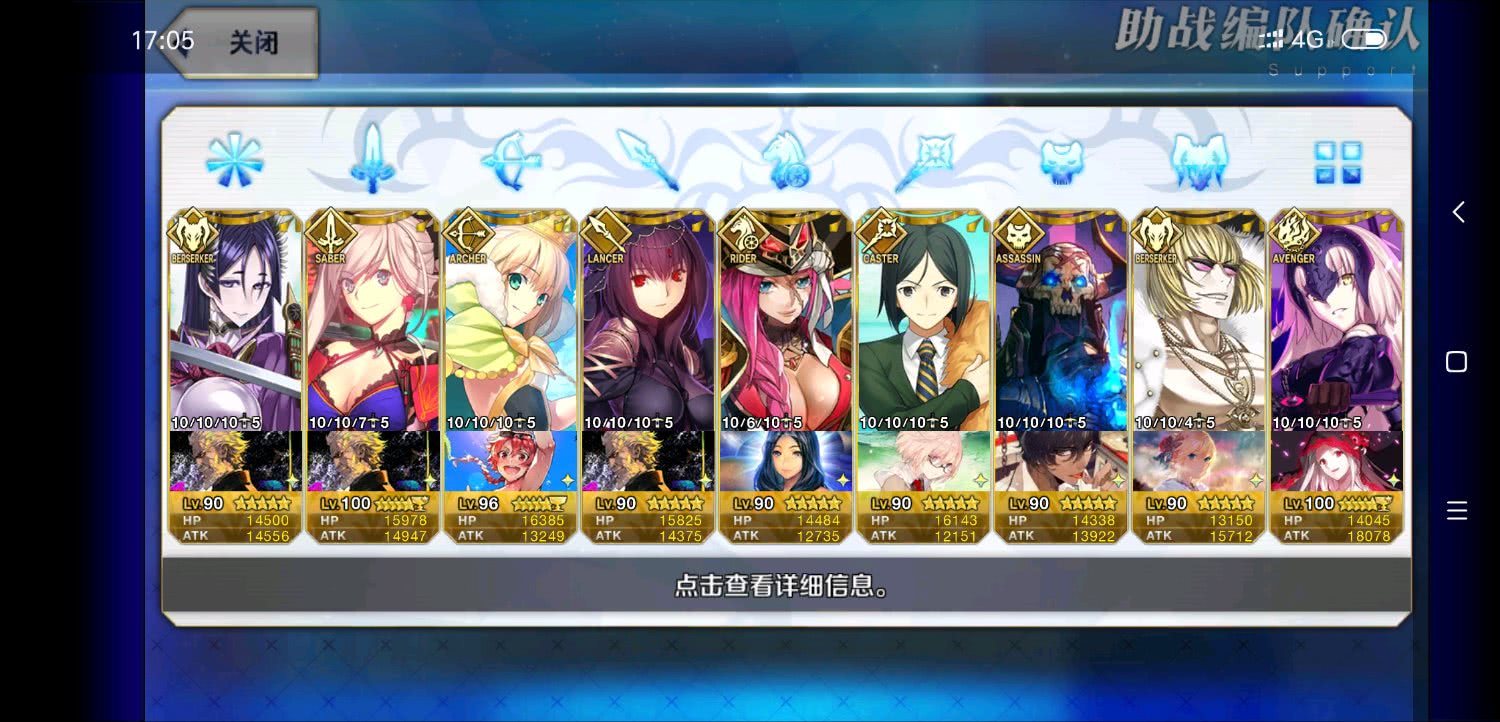The image size is (1500, 722).
Task: Switch to the Berserker class beast icon
Action: point(1198,160)
